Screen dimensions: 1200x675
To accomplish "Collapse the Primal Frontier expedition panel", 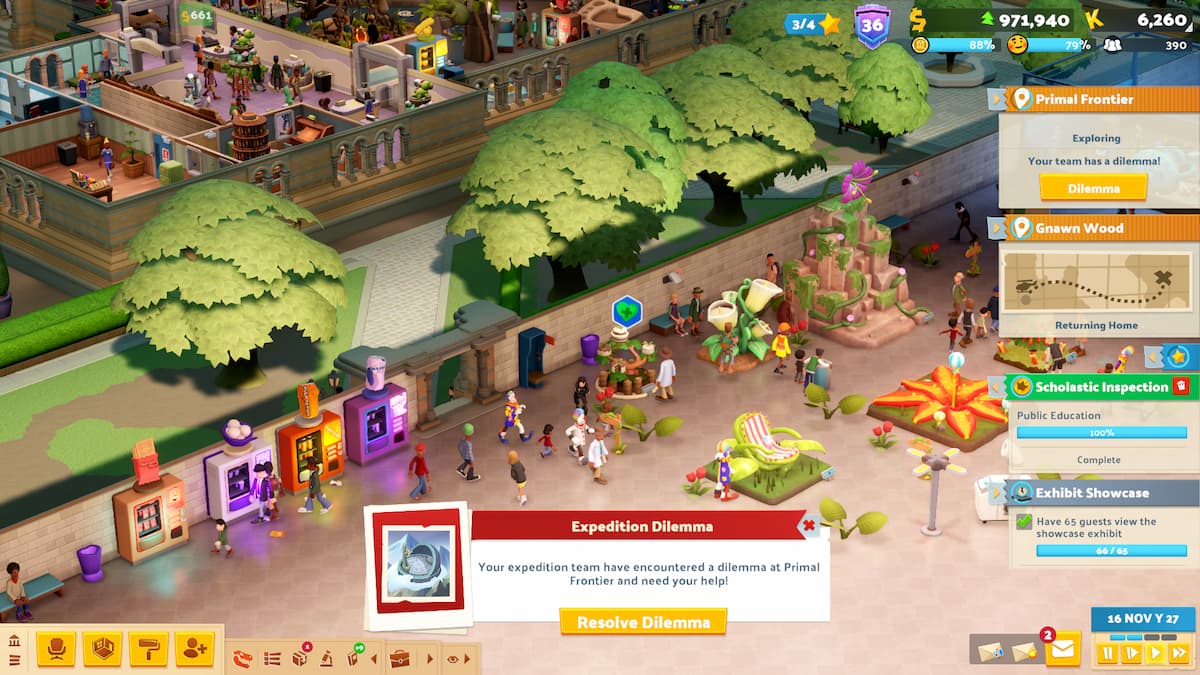I will tap(997, 99).
